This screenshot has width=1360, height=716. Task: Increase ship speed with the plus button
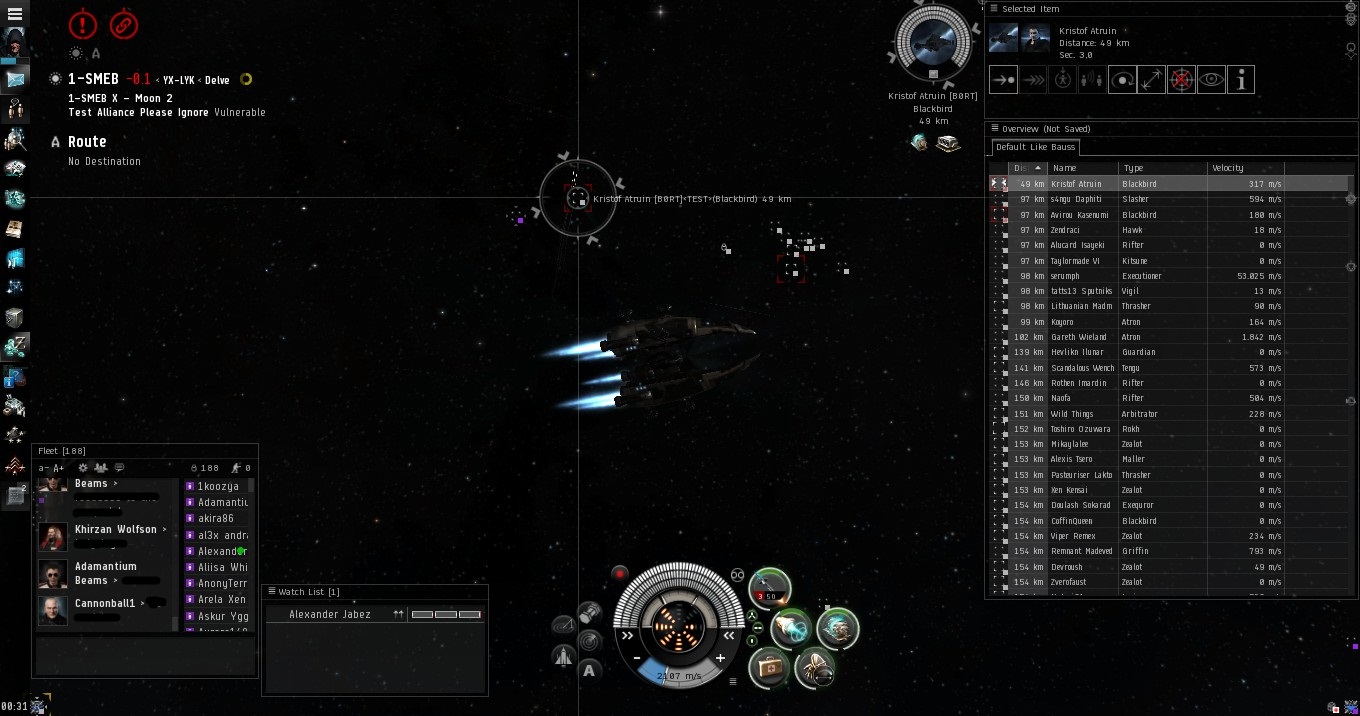720,658
